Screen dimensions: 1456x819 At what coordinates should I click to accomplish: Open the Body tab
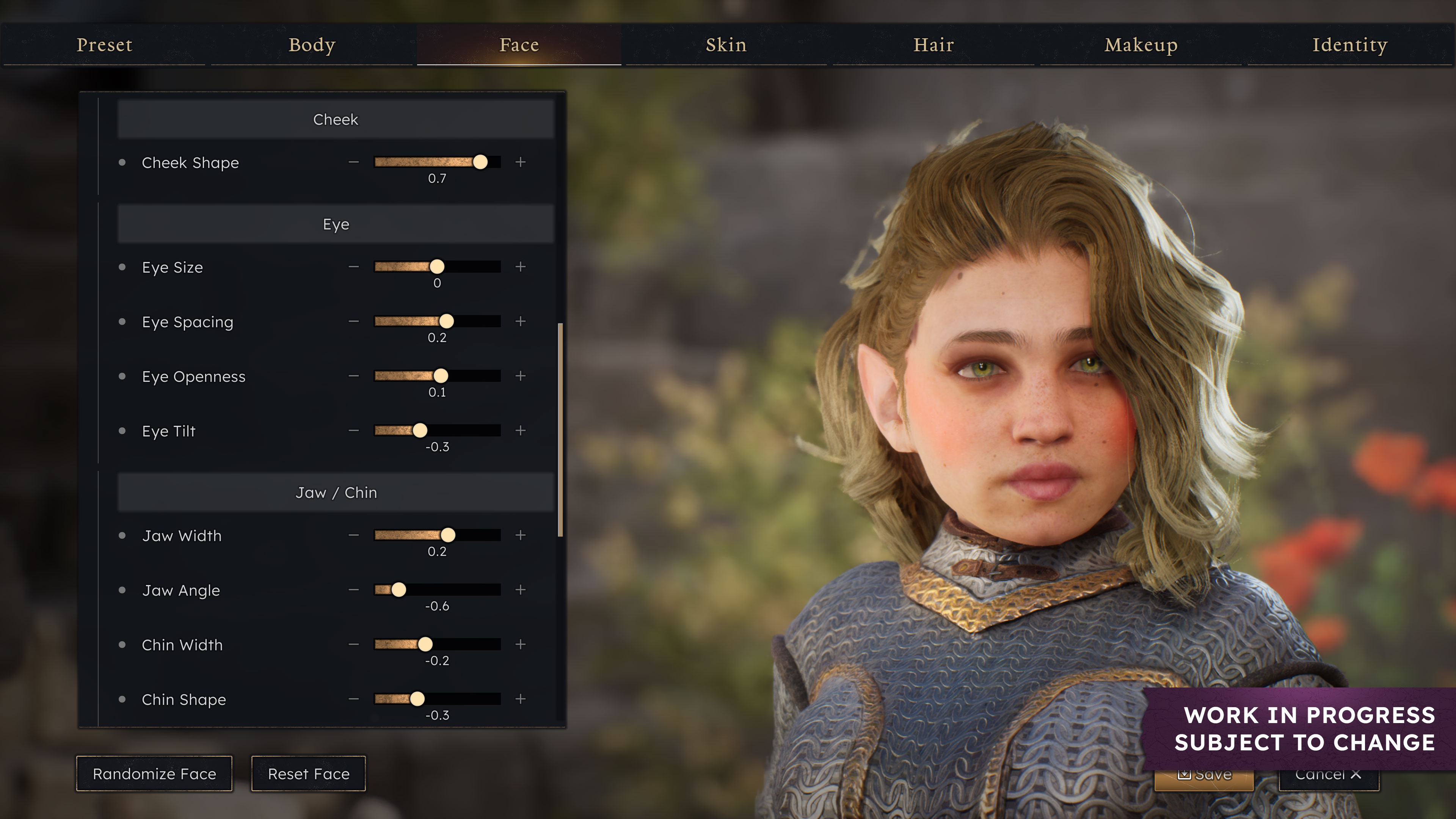tap(312, 45)
